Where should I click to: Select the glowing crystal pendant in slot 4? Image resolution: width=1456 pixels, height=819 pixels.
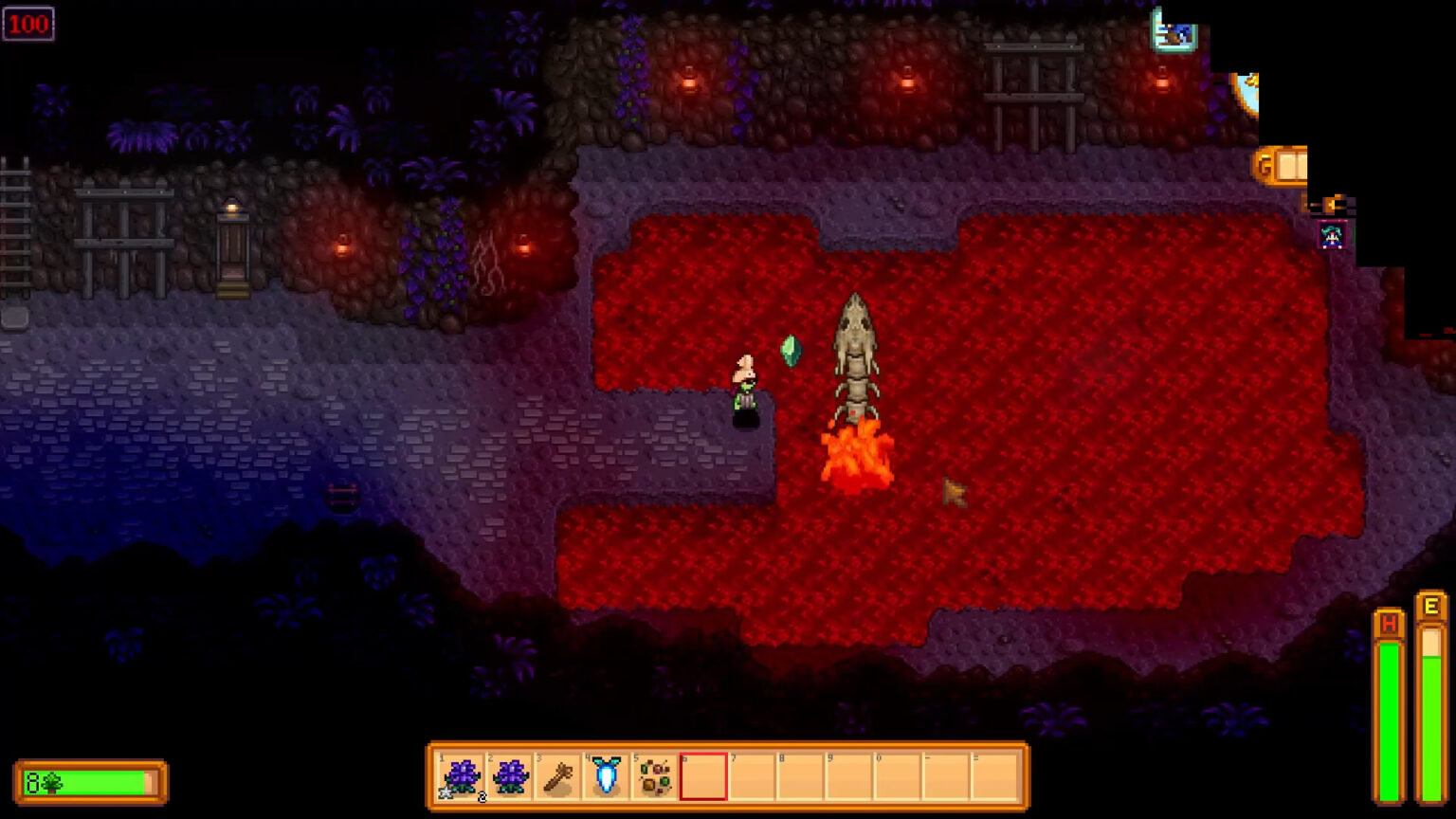pyautogui.click(x=608, y=774)
